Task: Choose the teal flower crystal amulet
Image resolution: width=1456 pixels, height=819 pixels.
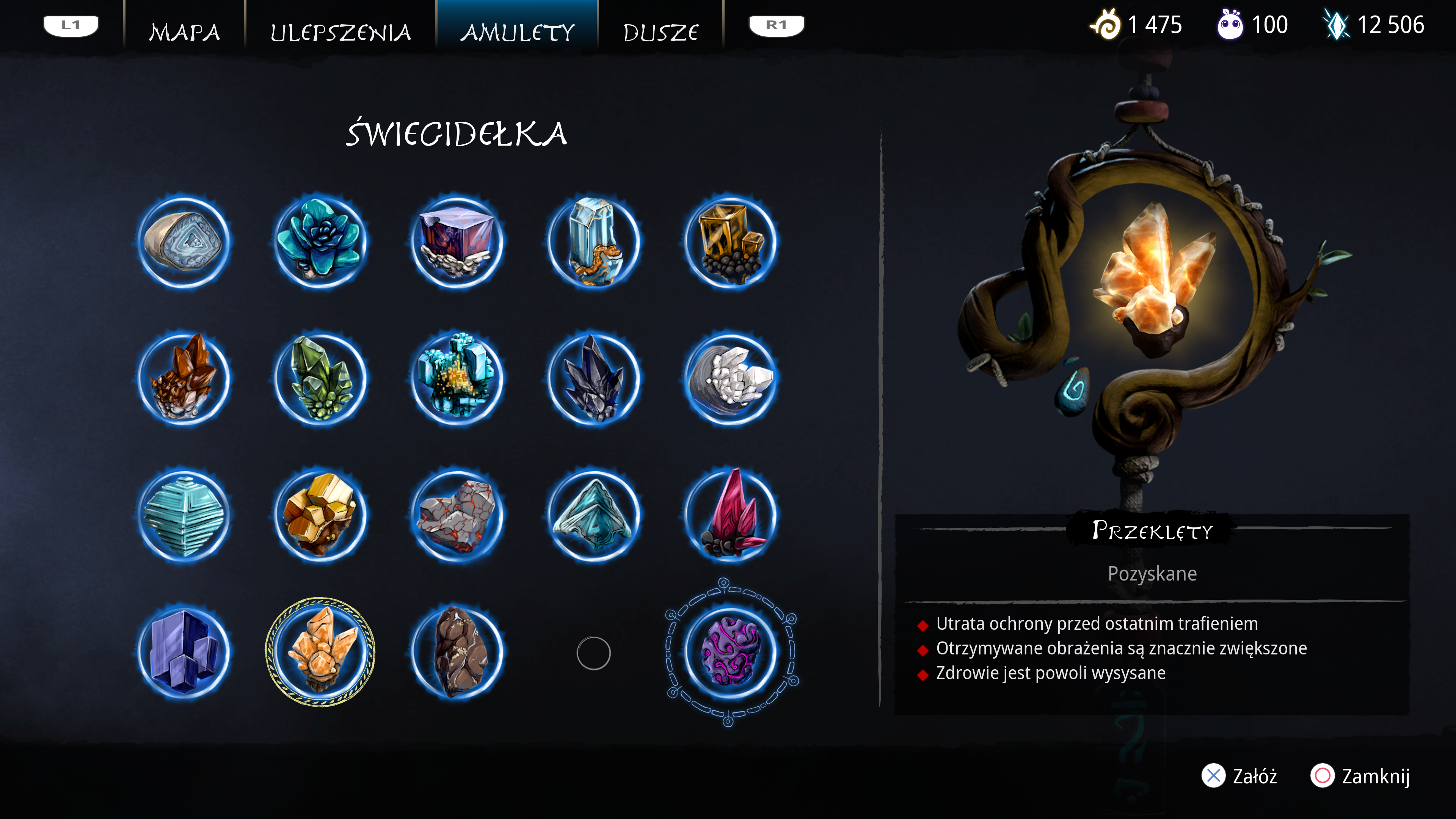Action: click(320, 242)
